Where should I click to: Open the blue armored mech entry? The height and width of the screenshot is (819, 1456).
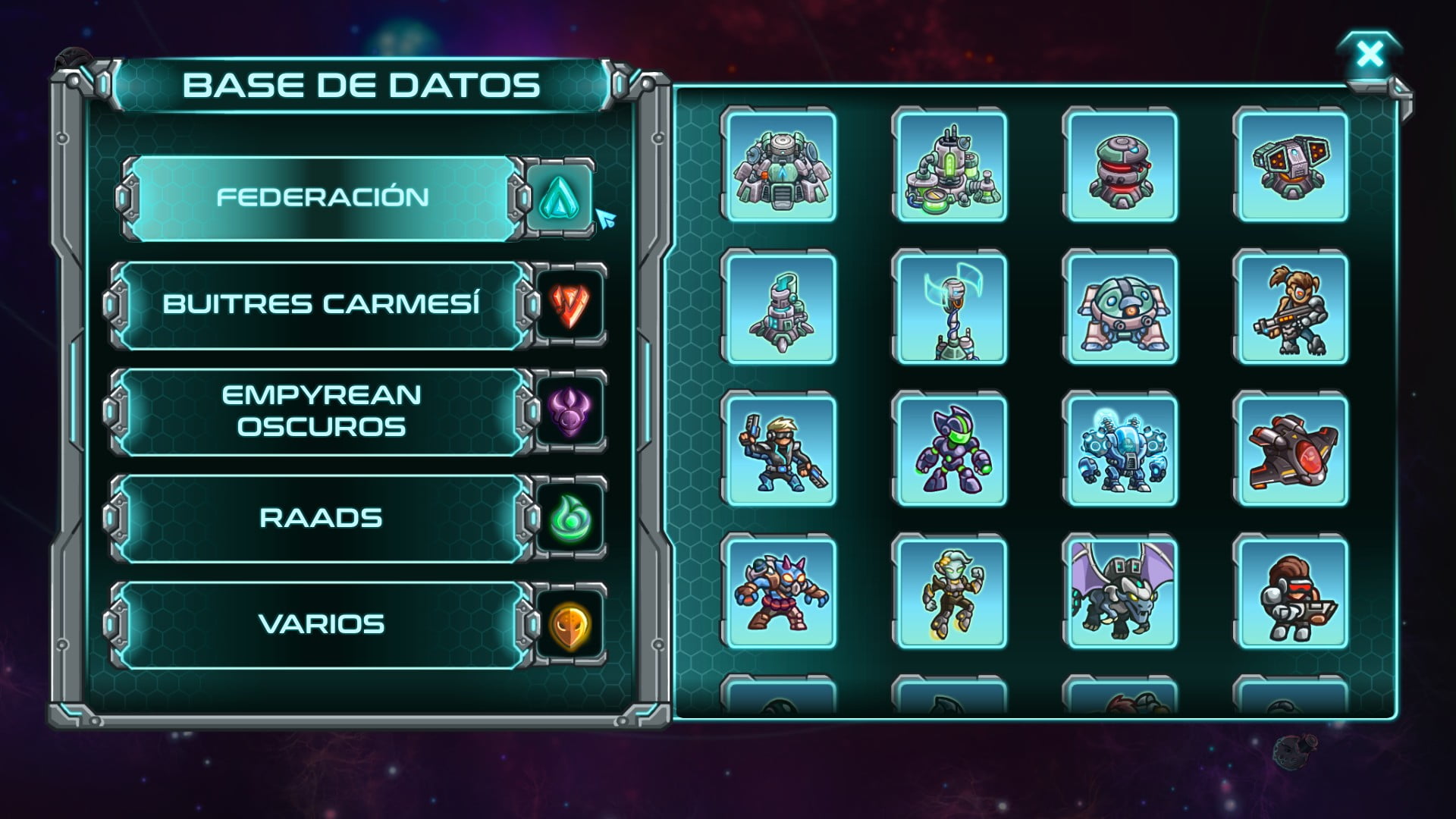click(1120, 450)
